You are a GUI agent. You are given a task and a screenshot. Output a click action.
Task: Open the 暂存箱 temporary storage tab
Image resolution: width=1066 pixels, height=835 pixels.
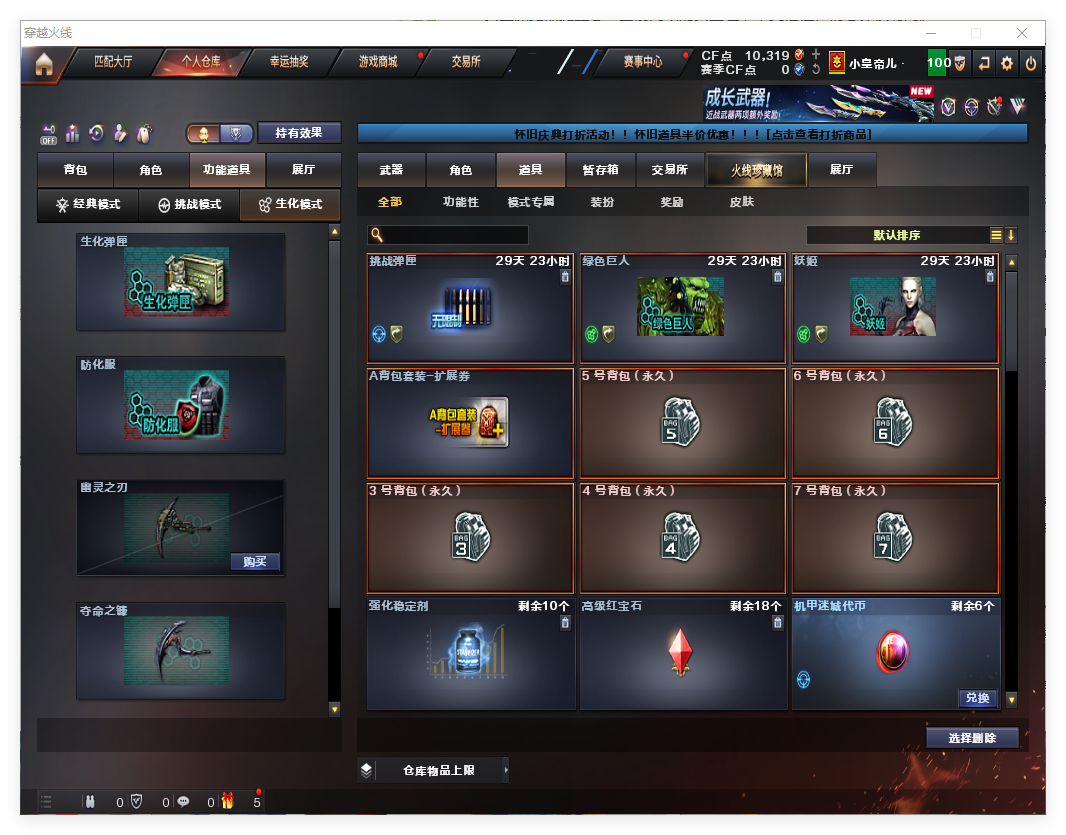point(600,171)
